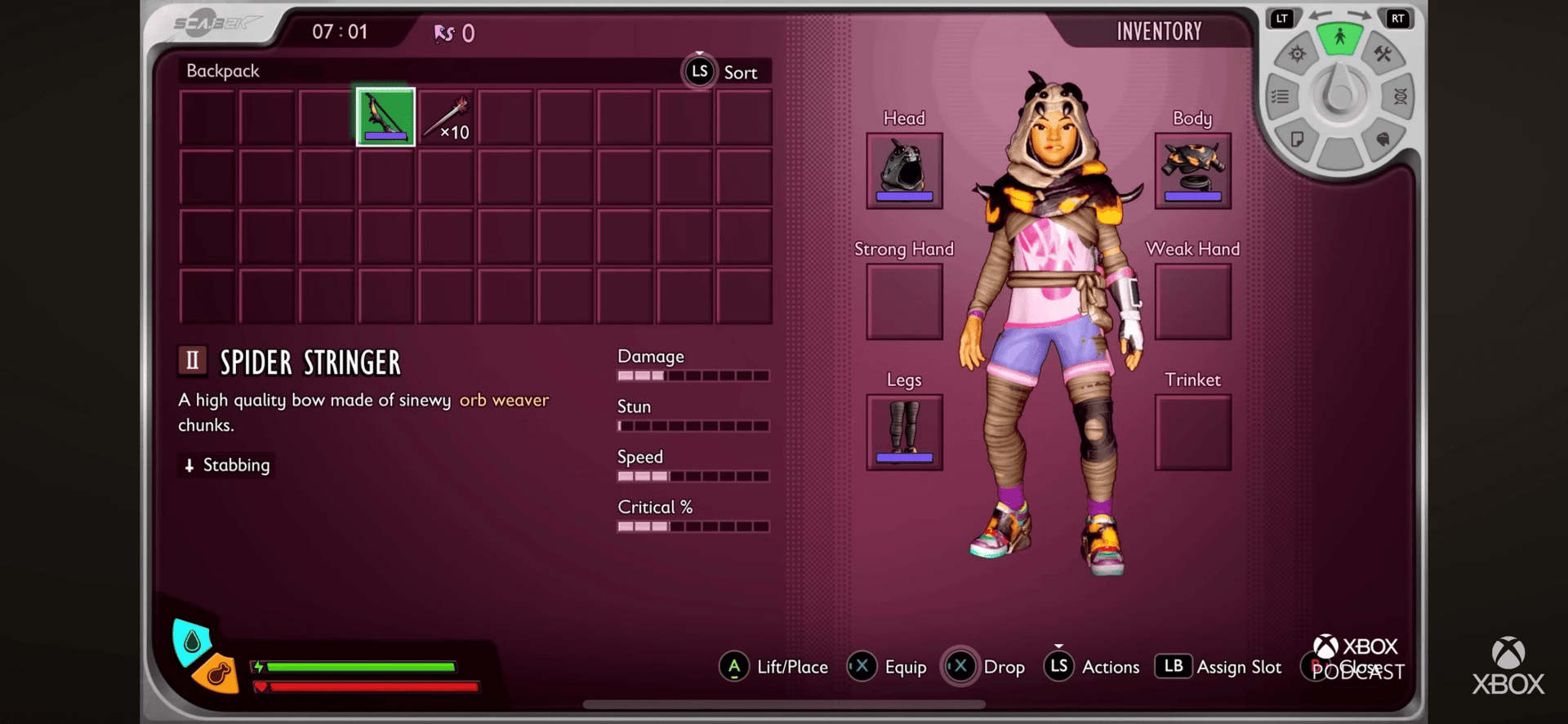Screen dimensions: 1568x724
Task: Select the green character inventory tab
Action: tap(1339, 38)
